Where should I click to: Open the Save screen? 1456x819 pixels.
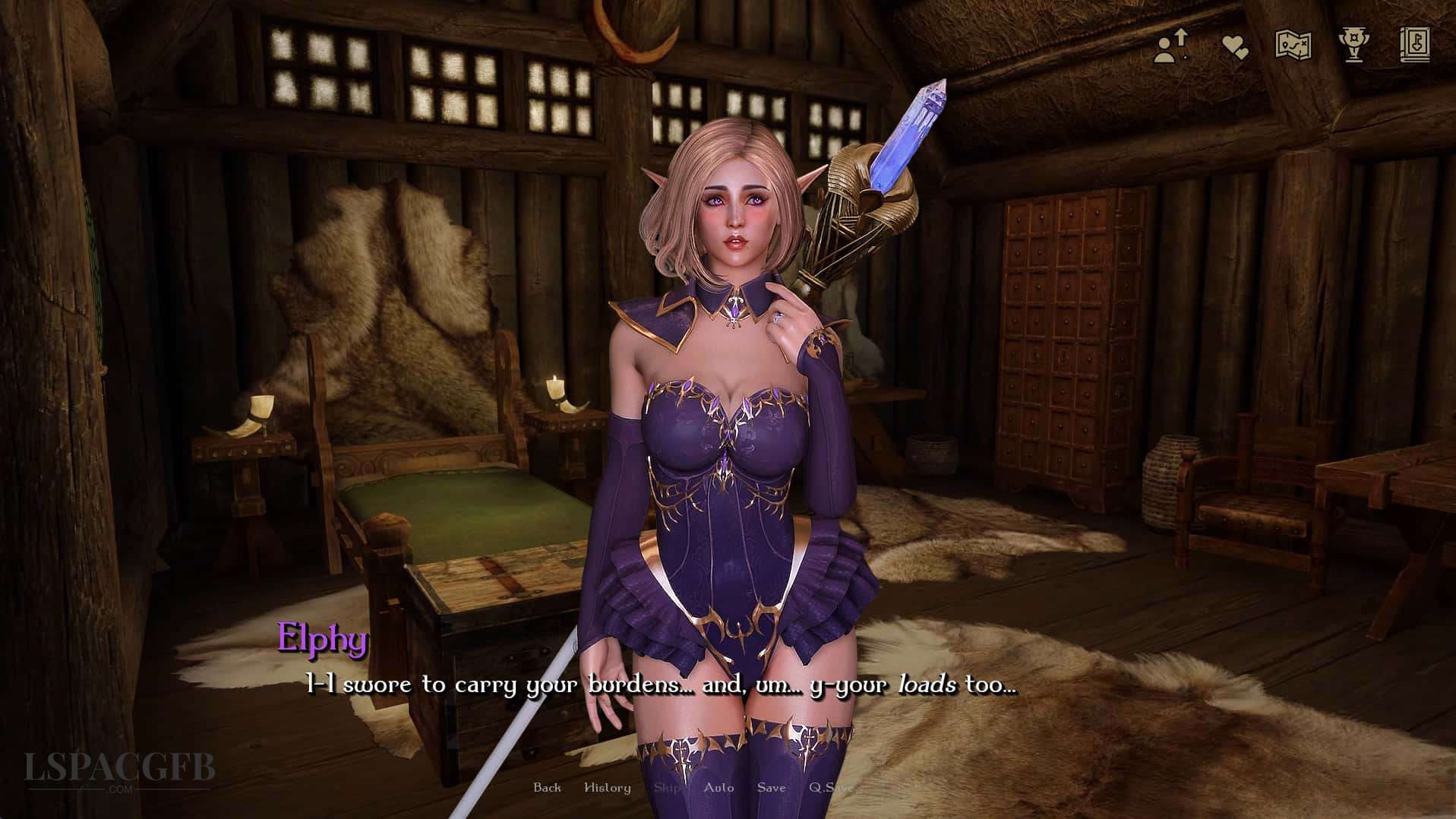tap(771, 788)
